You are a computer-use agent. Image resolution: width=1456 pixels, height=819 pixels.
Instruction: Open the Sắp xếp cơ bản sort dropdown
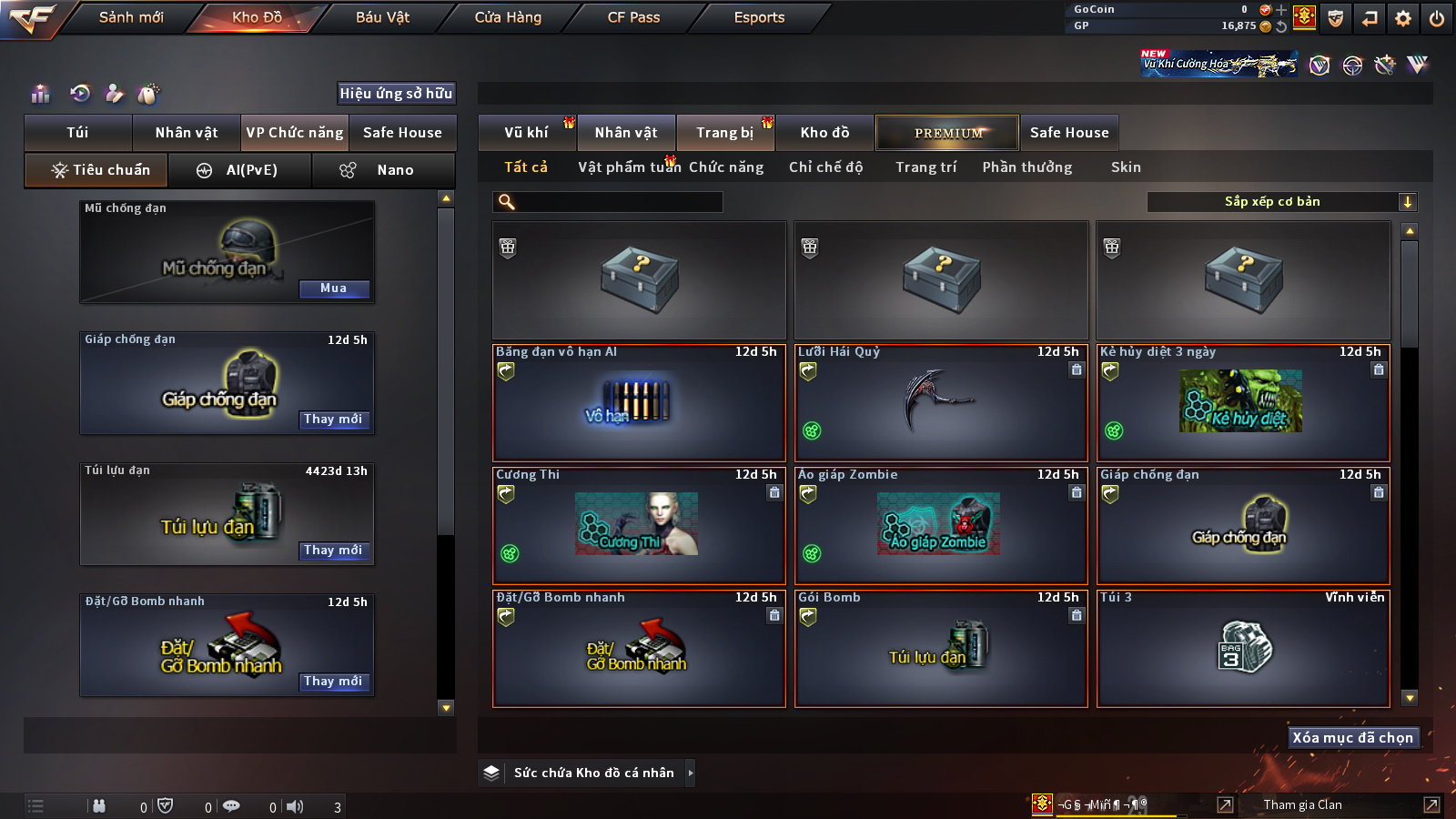coord(1281,202)
